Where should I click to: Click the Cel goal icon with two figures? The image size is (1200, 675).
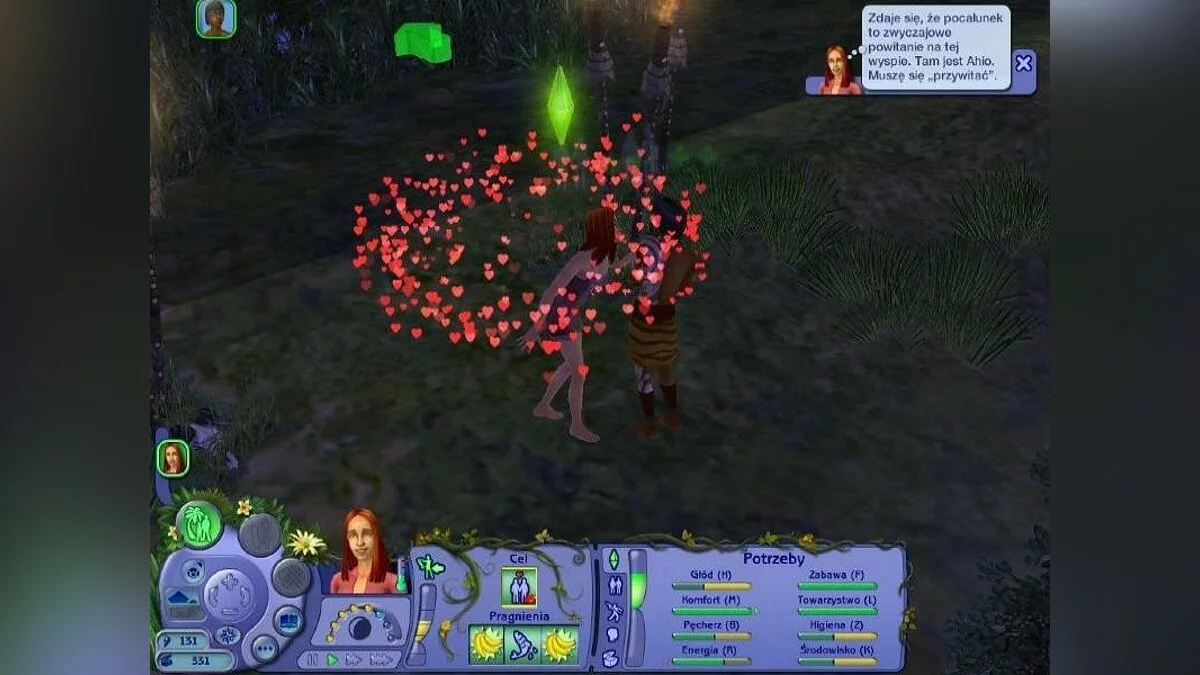click(x=518, y=587)
